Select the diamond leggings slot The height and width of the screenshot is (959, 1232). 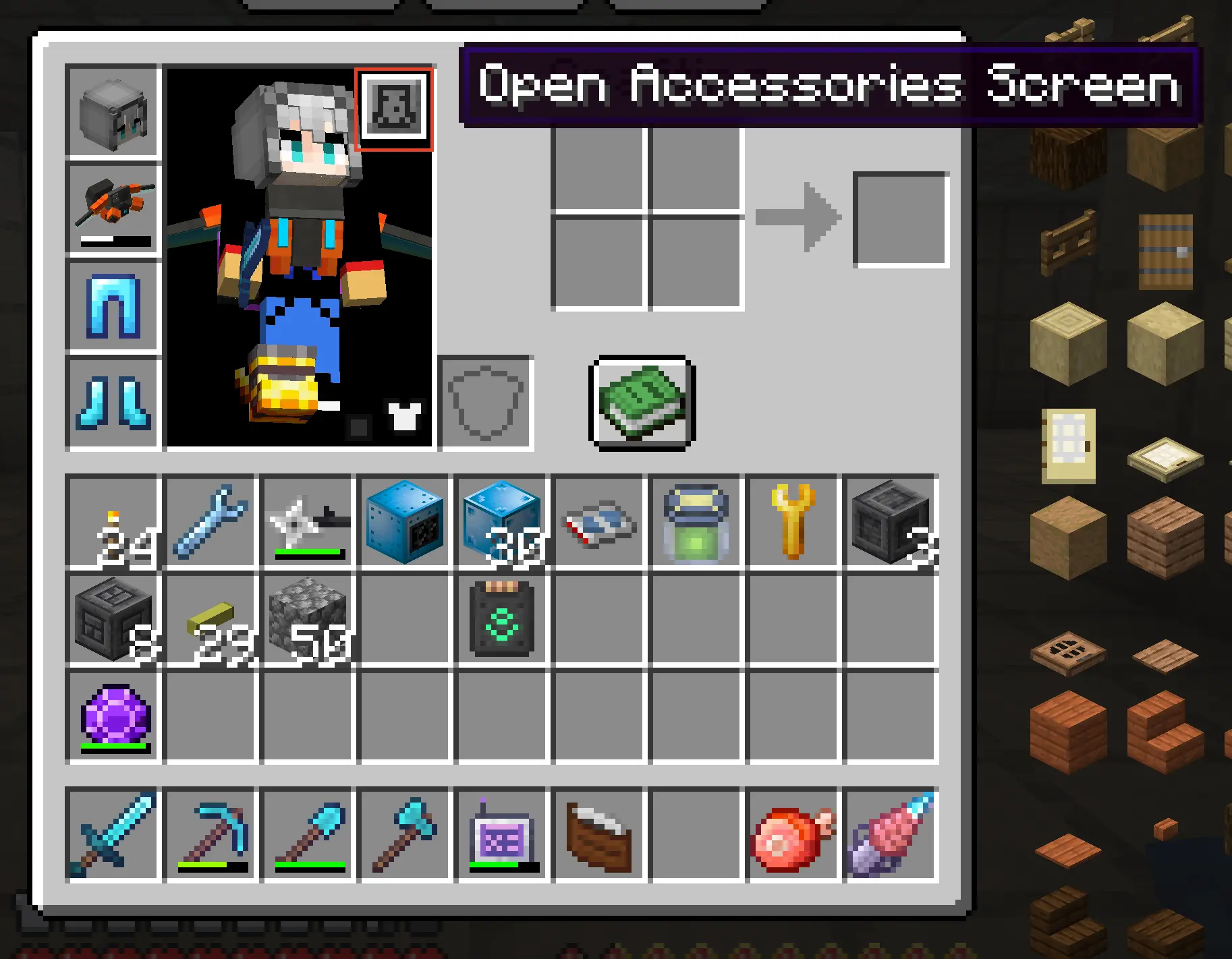113,306
